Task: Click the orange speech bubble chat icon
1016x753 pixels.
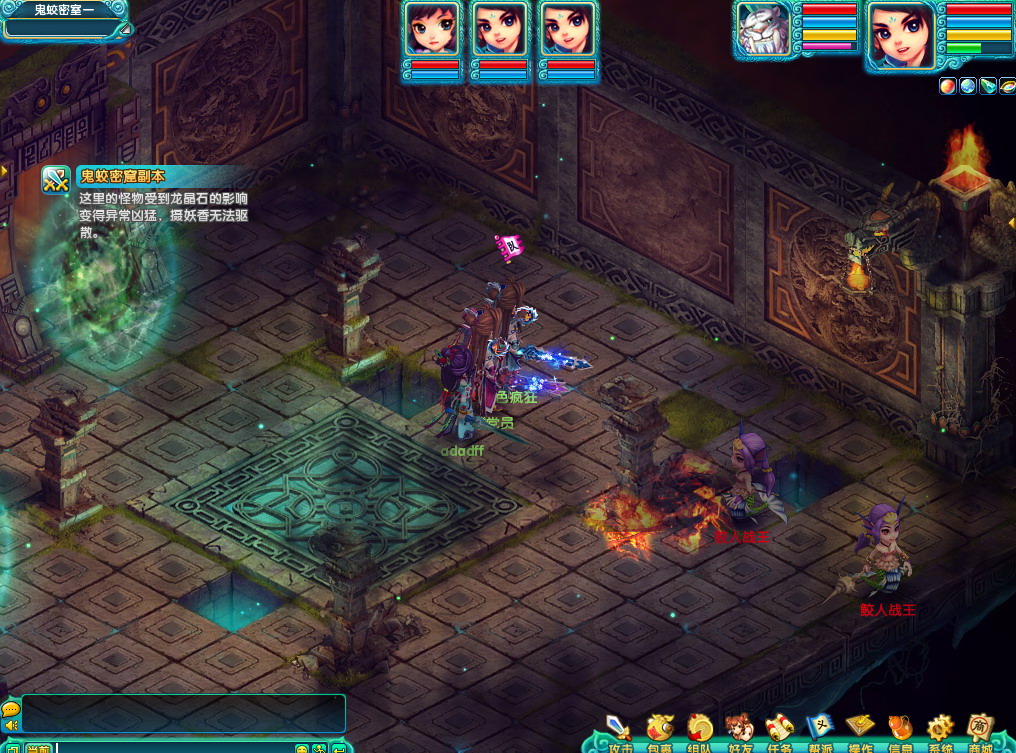Action: tap(11, 708)
